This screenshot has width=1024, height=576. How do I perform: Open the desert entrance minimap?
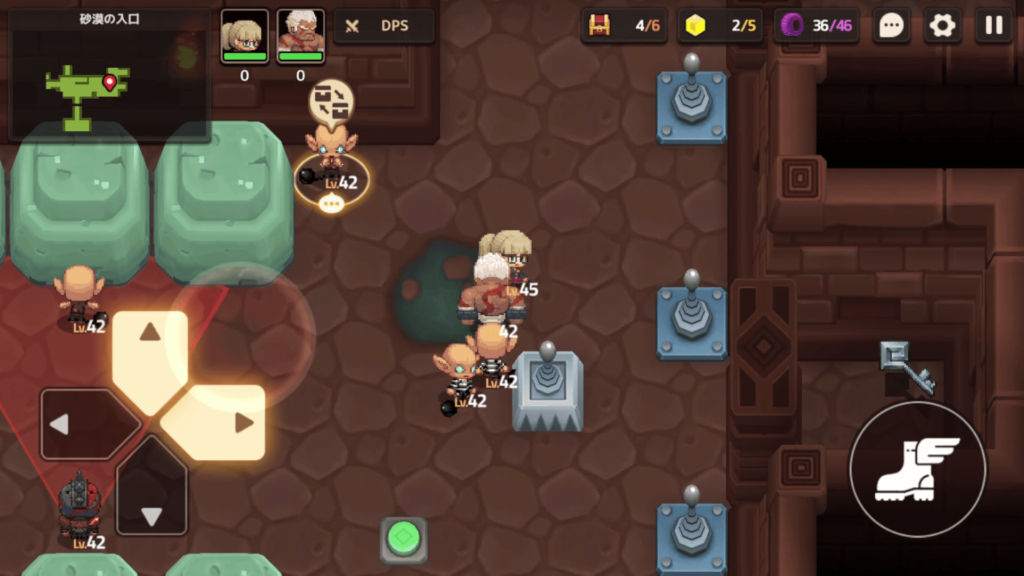[x=108, y=75]
